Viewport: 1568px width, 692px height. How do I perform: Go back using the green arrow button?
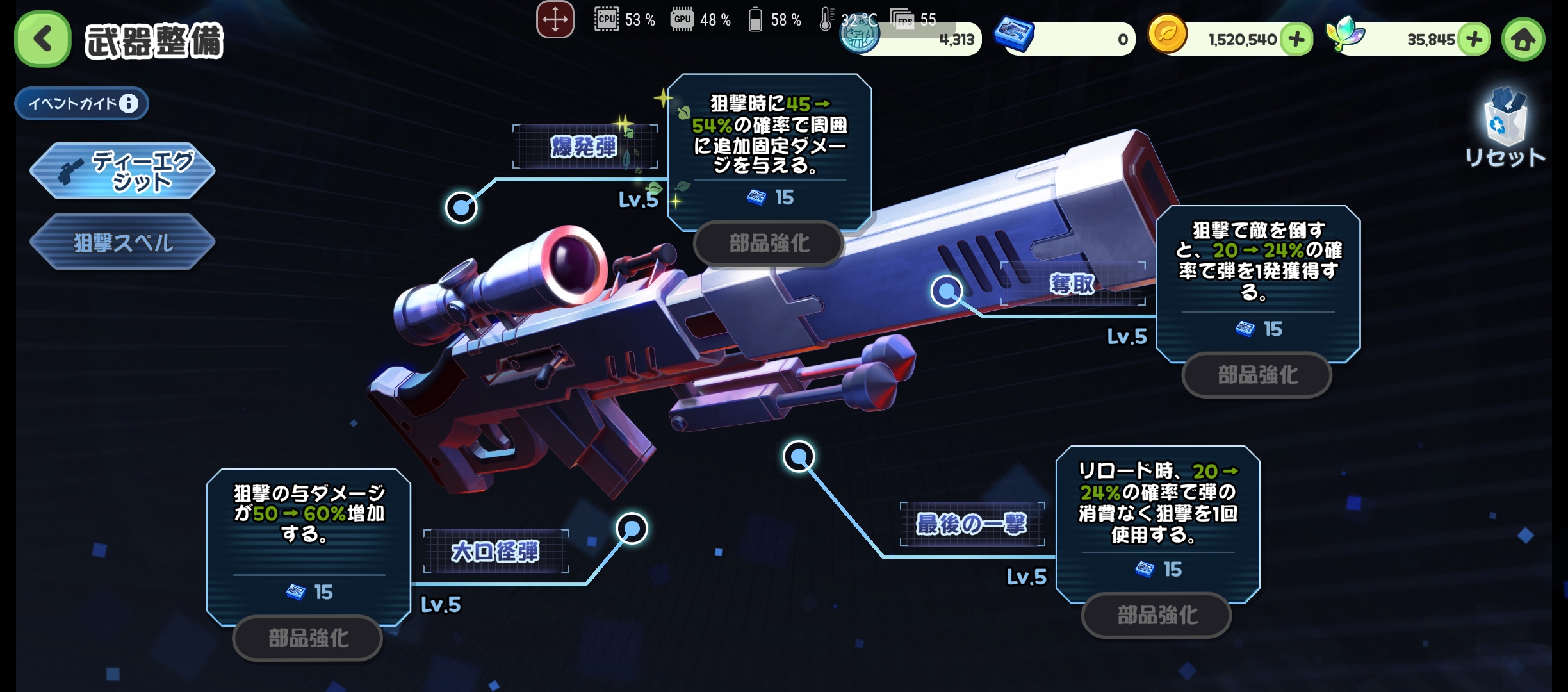tap(42, 39)
